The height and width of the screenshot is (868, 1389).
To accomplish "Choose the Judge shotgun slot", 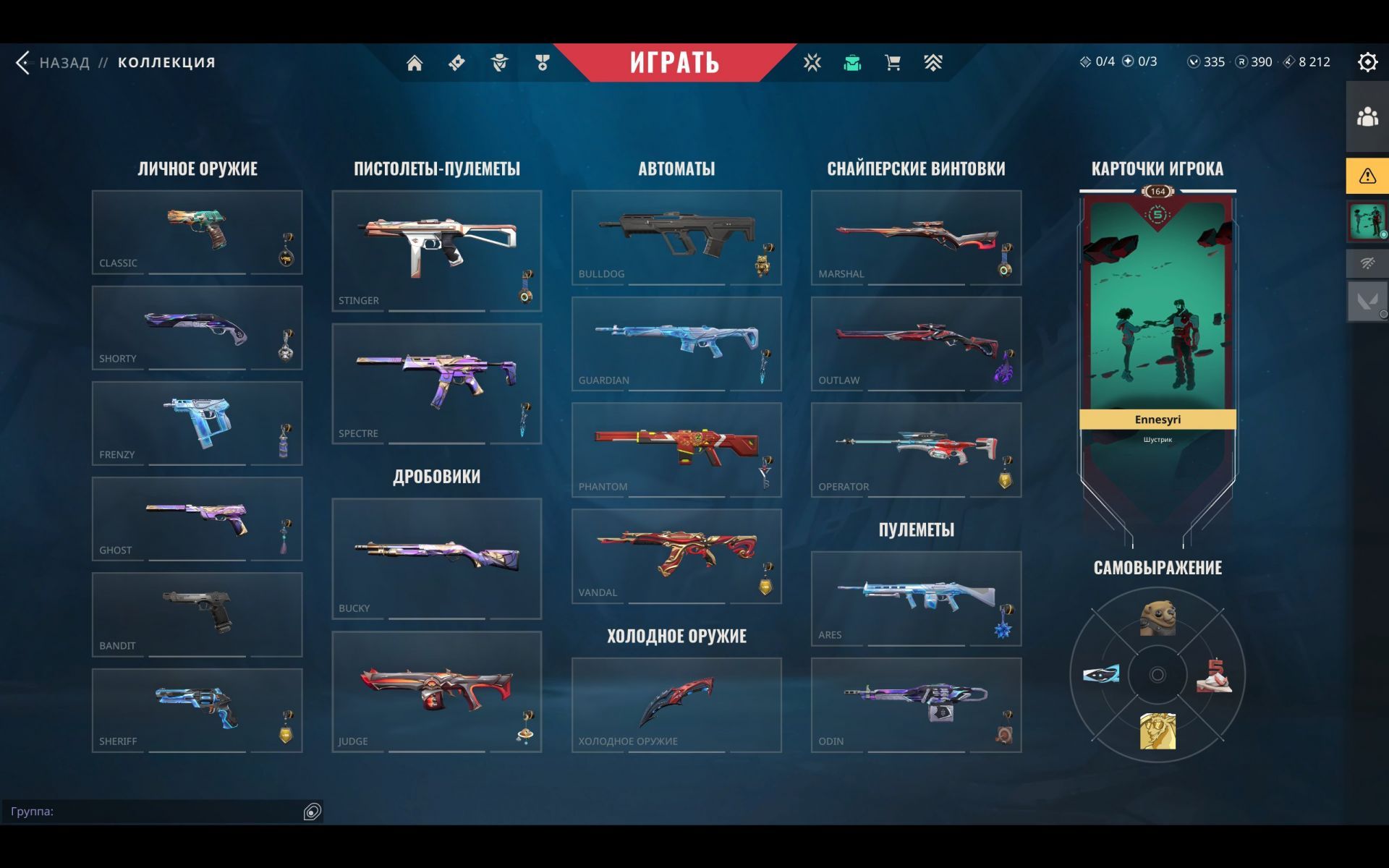I will pos(436,692).
